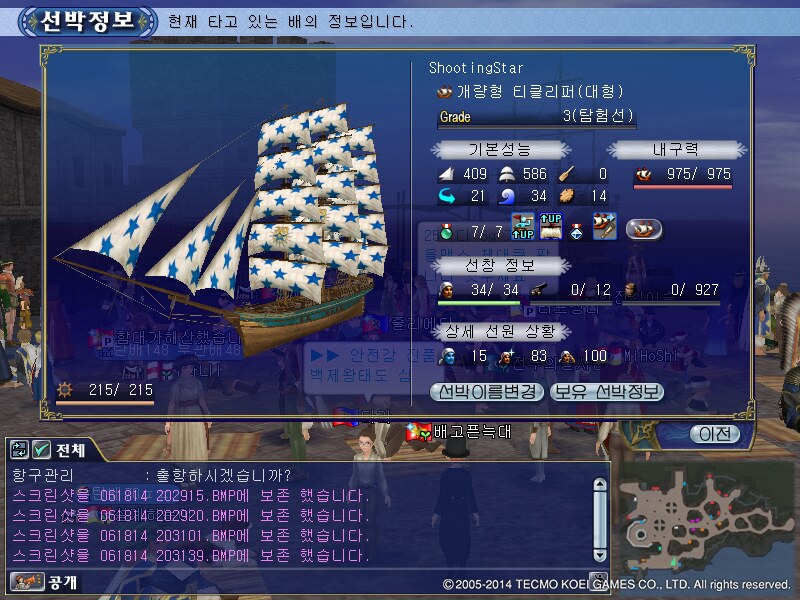Viewport: 800px width, 600px height.
Task: Click the flag with UP arrow icon
Action: coord(524,228)
